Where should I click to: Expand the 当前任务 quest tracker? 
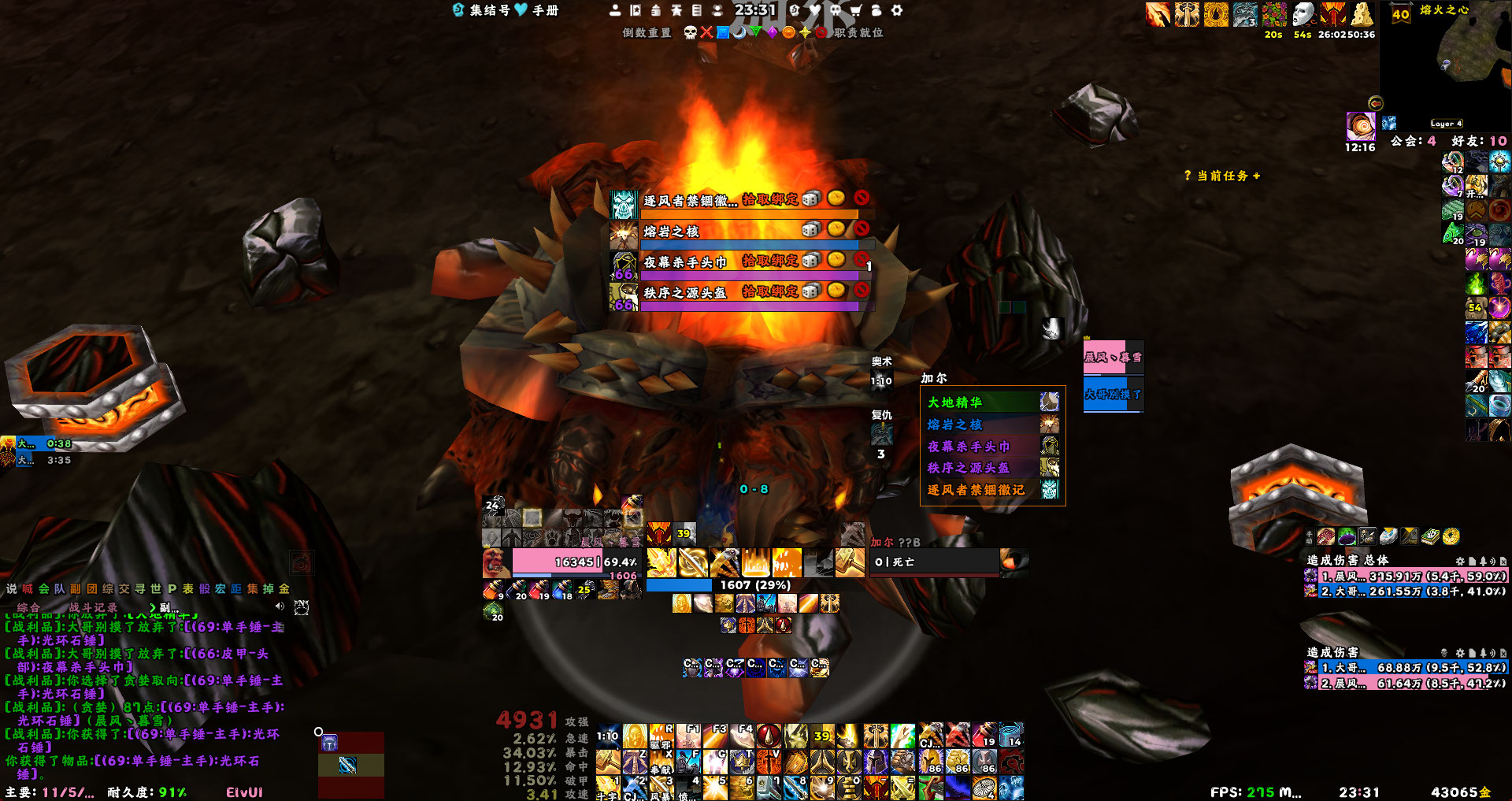[x=1222, y=176]
